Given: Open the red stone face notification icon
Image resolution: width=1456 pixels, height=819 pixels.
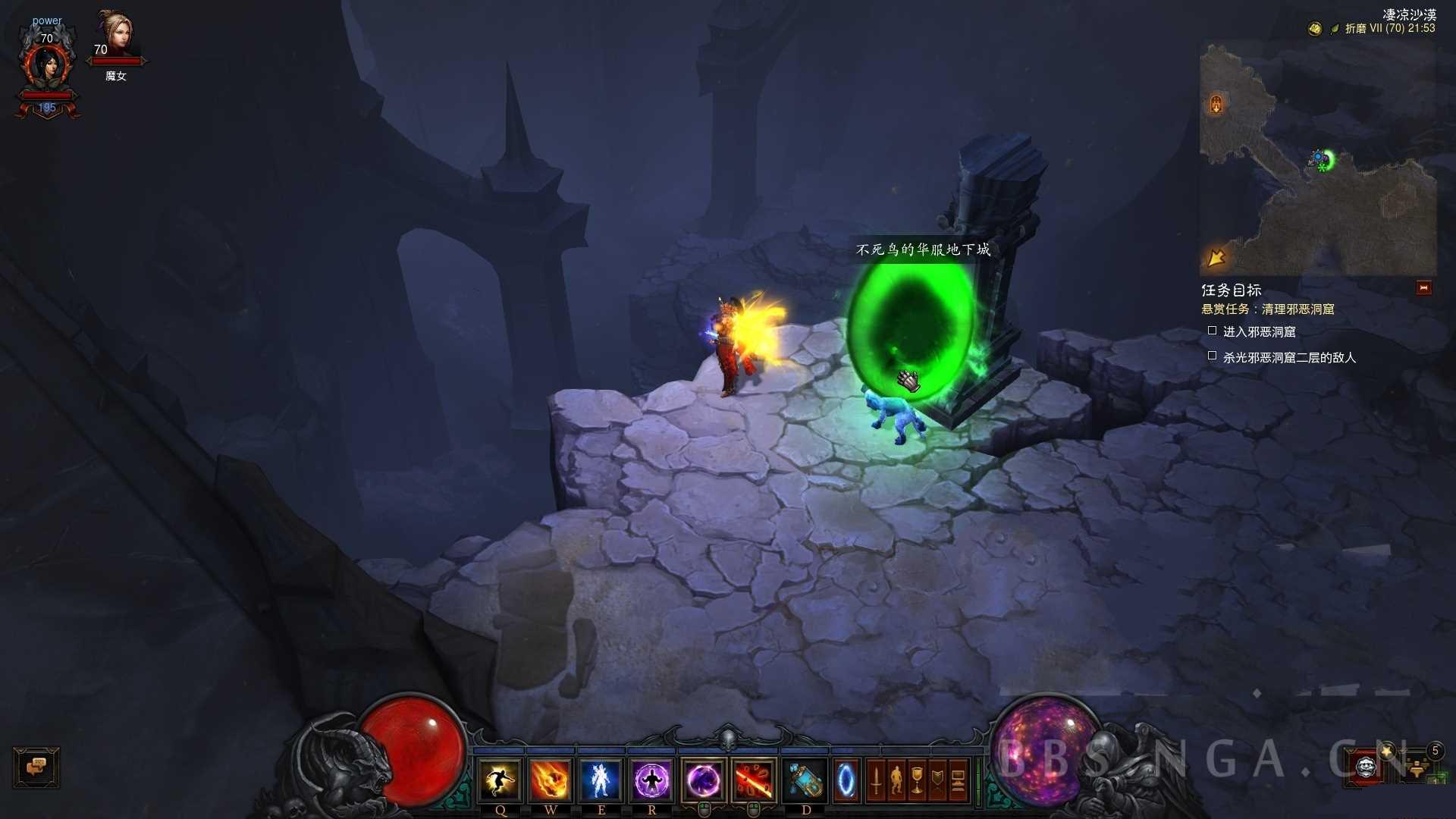Looking at the screenshot, I should point(1366,767).
